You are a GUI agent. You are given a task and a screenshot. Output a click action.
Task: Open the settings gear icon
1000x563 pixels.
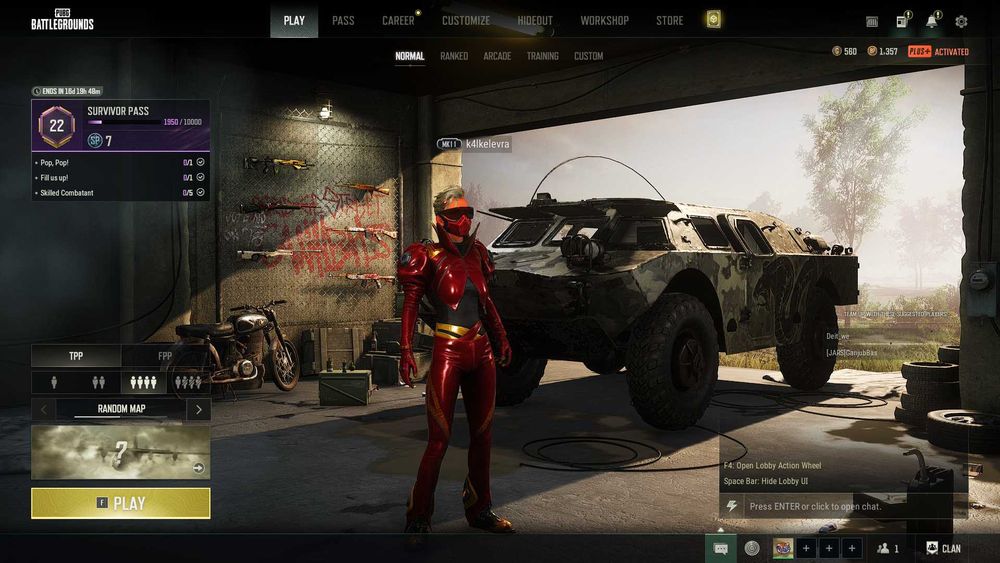pos(961,21)
